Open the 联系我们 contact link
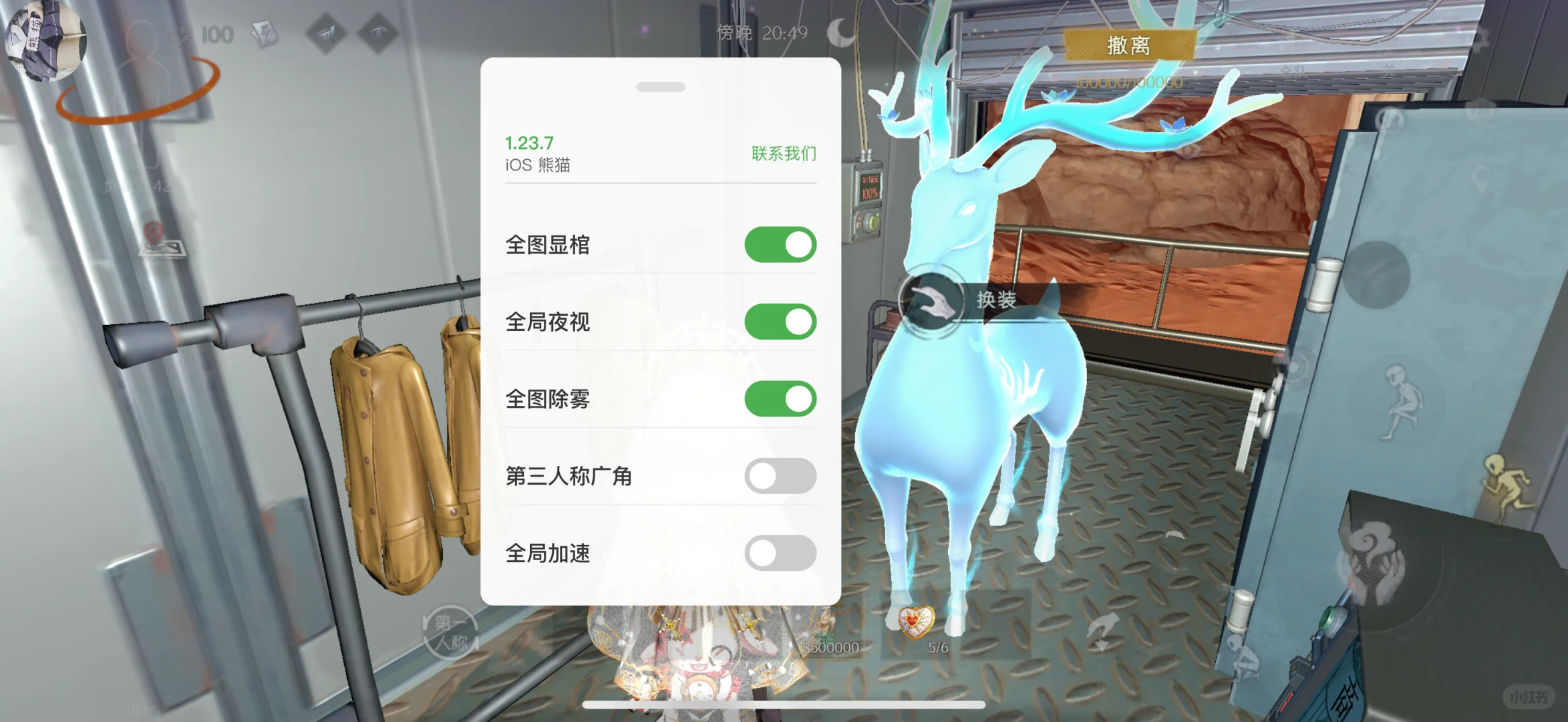 (785, 153)
